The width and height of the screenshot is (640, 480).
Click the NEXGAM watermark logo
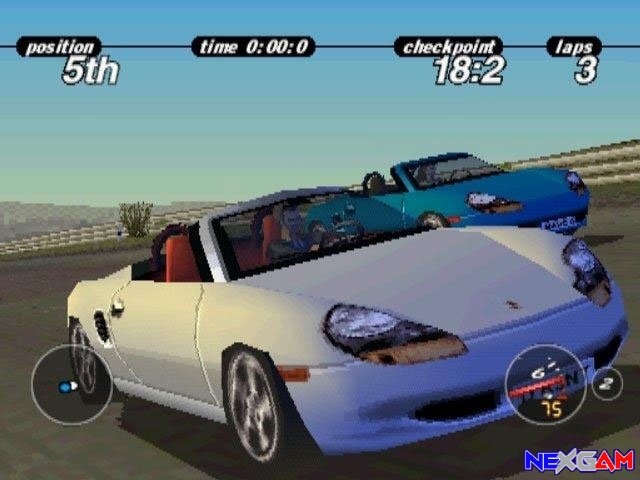[577, 460]
